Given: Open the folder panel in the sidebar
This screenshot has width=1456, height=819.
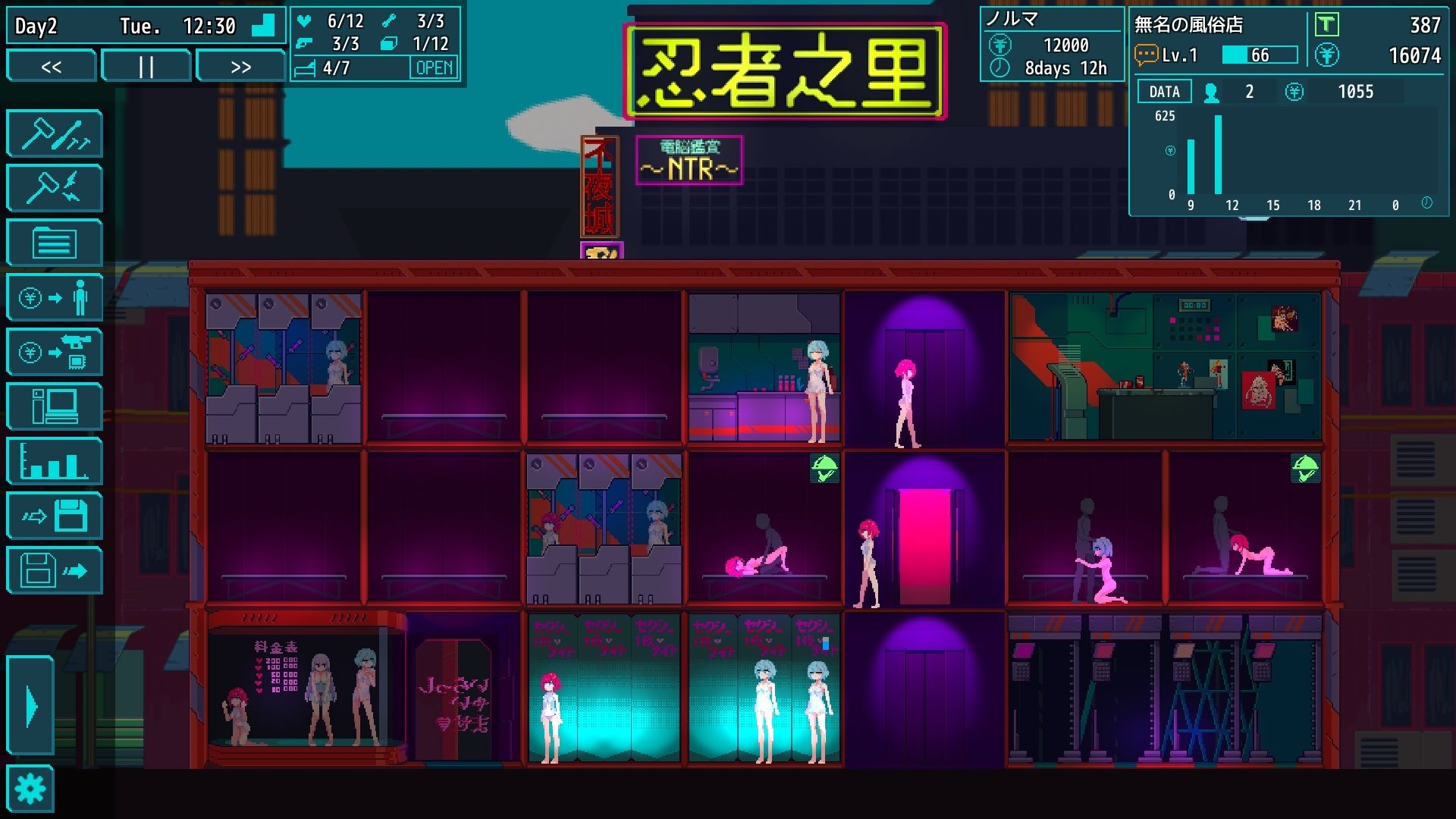Looking at the screenshot, I should pos(54,243).
